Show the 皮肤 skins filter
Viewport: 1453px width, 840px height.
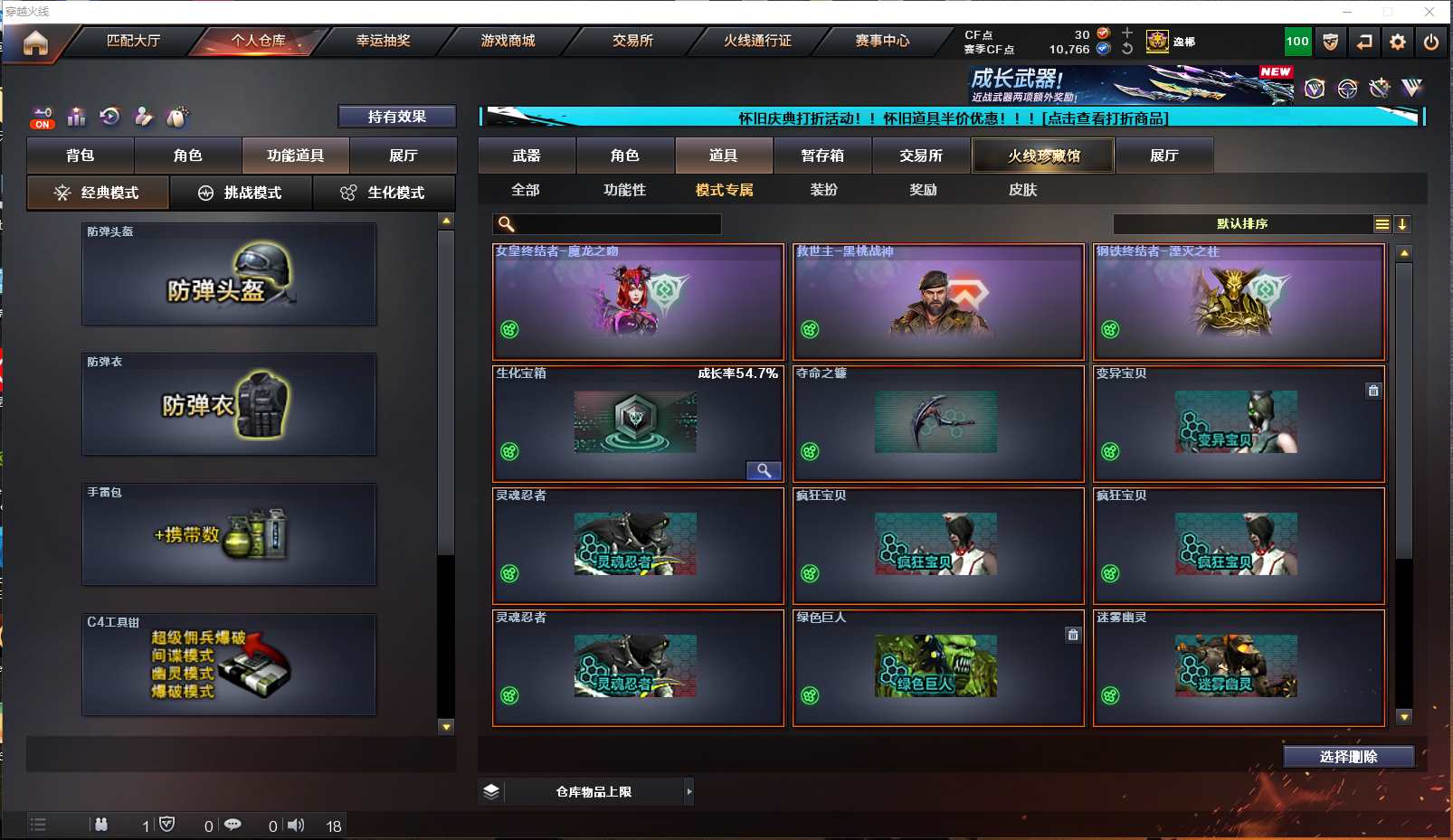1022,190
